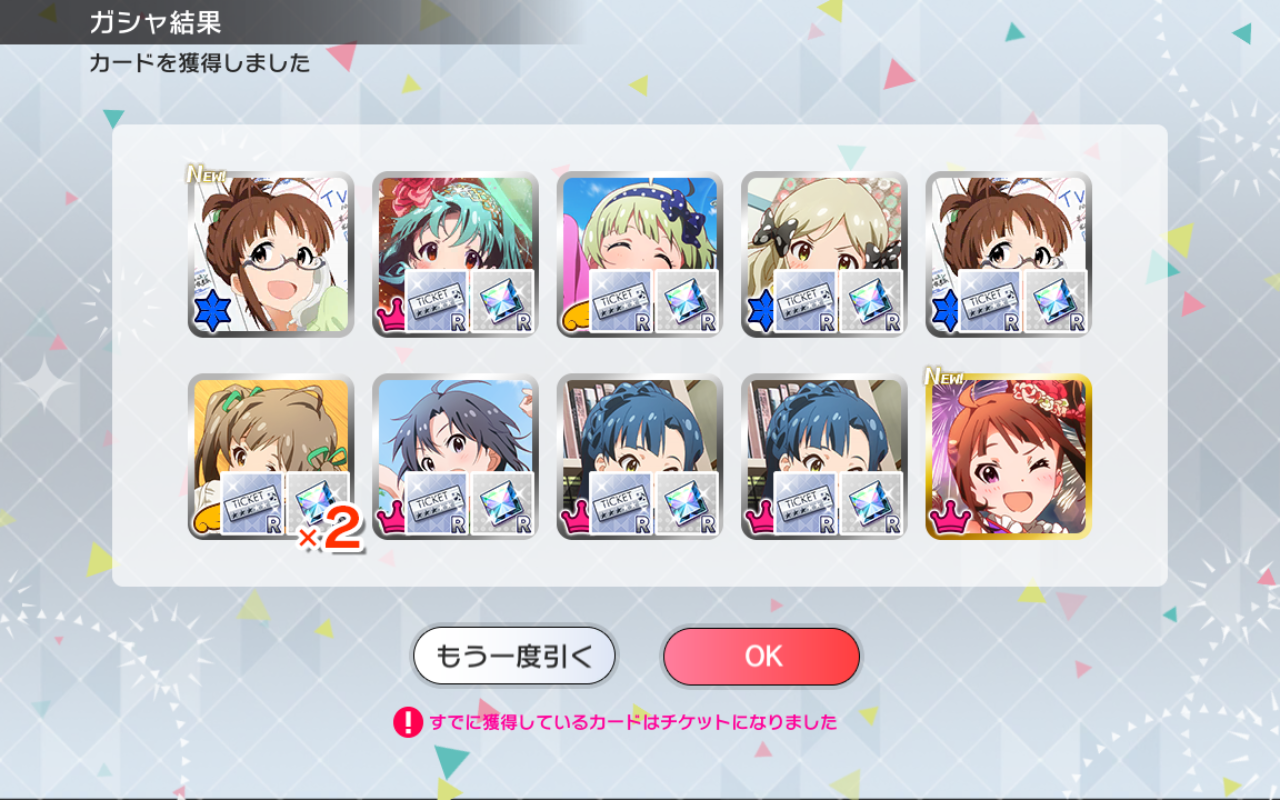Click the exclamation alert icon below the buttons
This screenshot has width=1280, height=800.
[x=405, y=720]
